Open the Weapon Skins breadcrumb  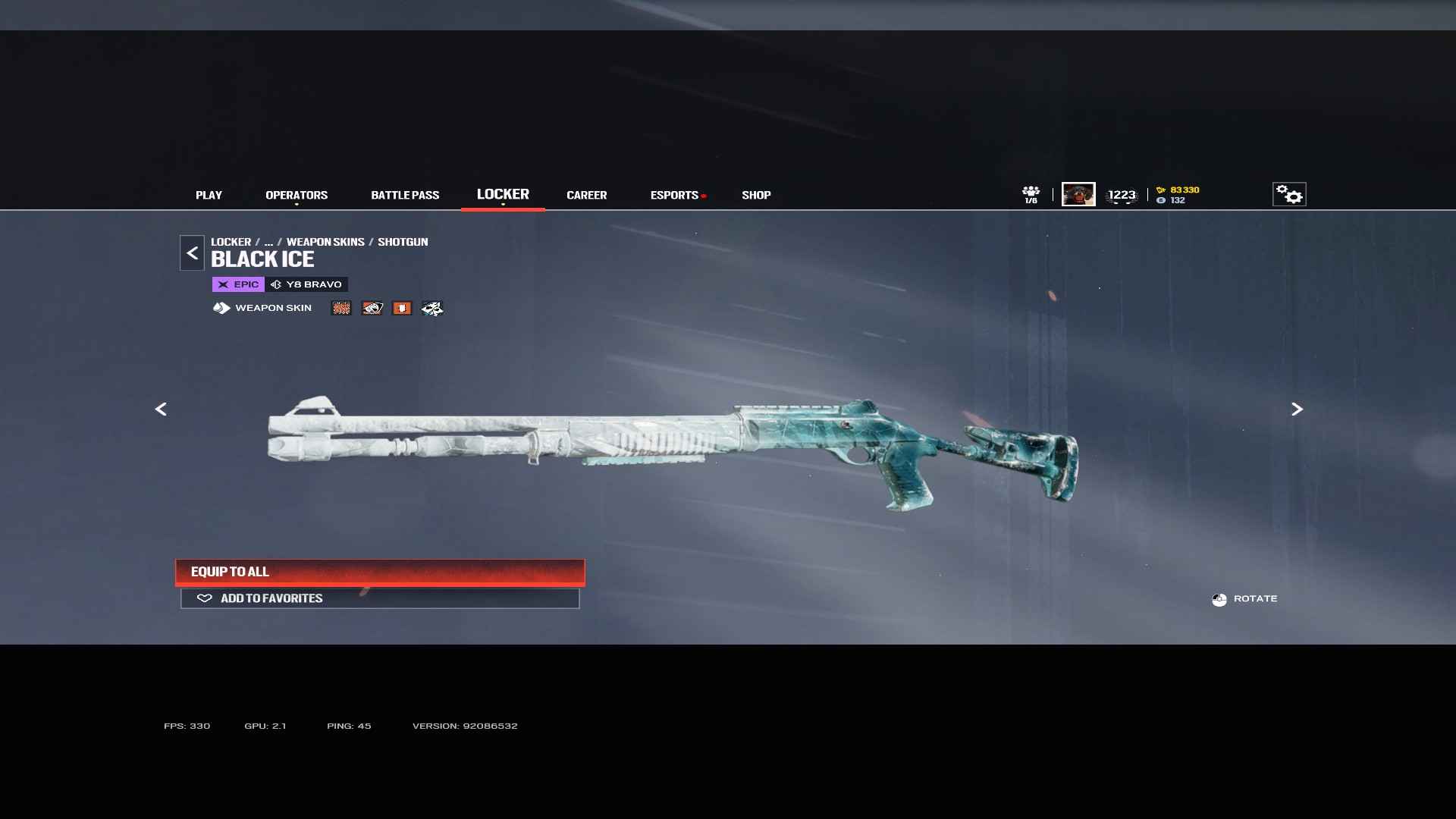pos(325,242)
